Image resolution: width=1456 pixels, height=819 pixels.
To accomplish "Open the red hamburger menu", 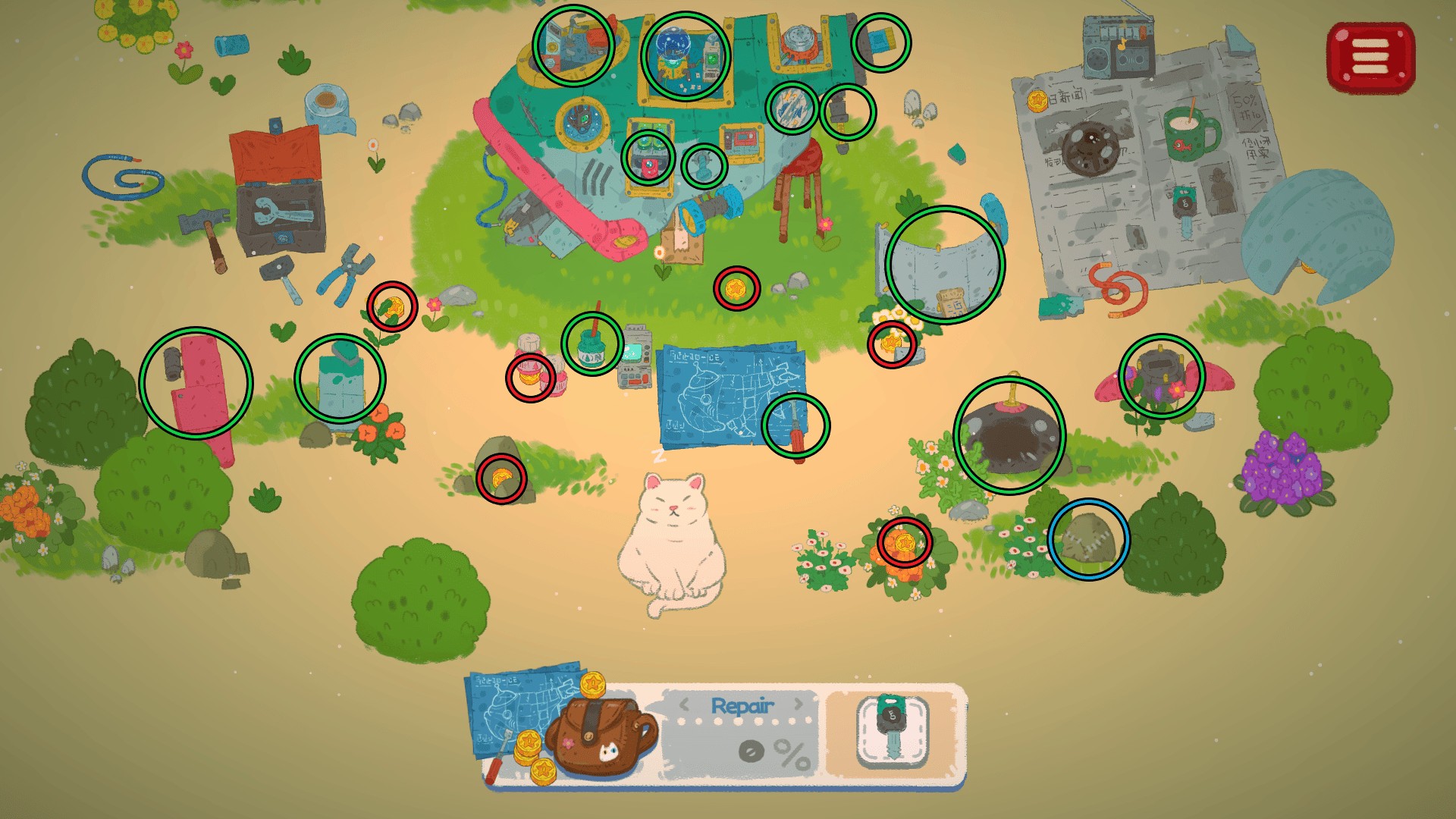I will point(1370,56).
